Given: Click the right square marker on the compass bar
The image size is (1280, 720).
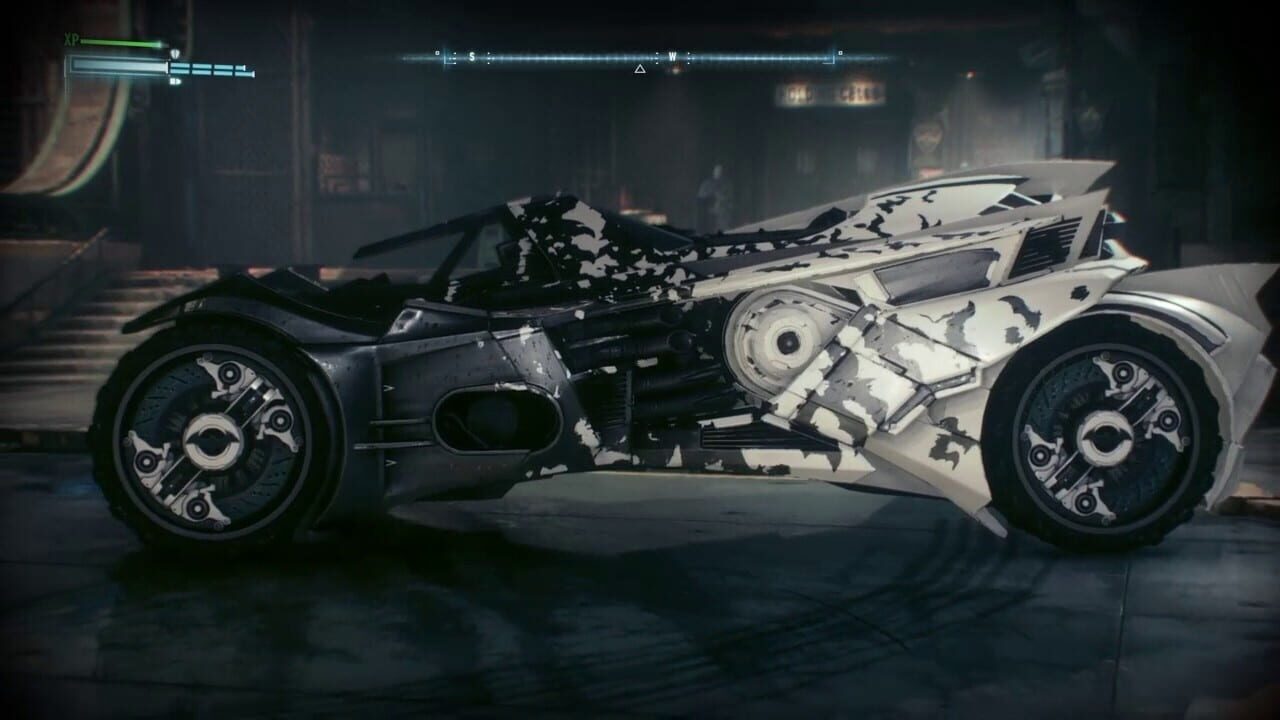Looking at the screenshot, I should point(839,52).
